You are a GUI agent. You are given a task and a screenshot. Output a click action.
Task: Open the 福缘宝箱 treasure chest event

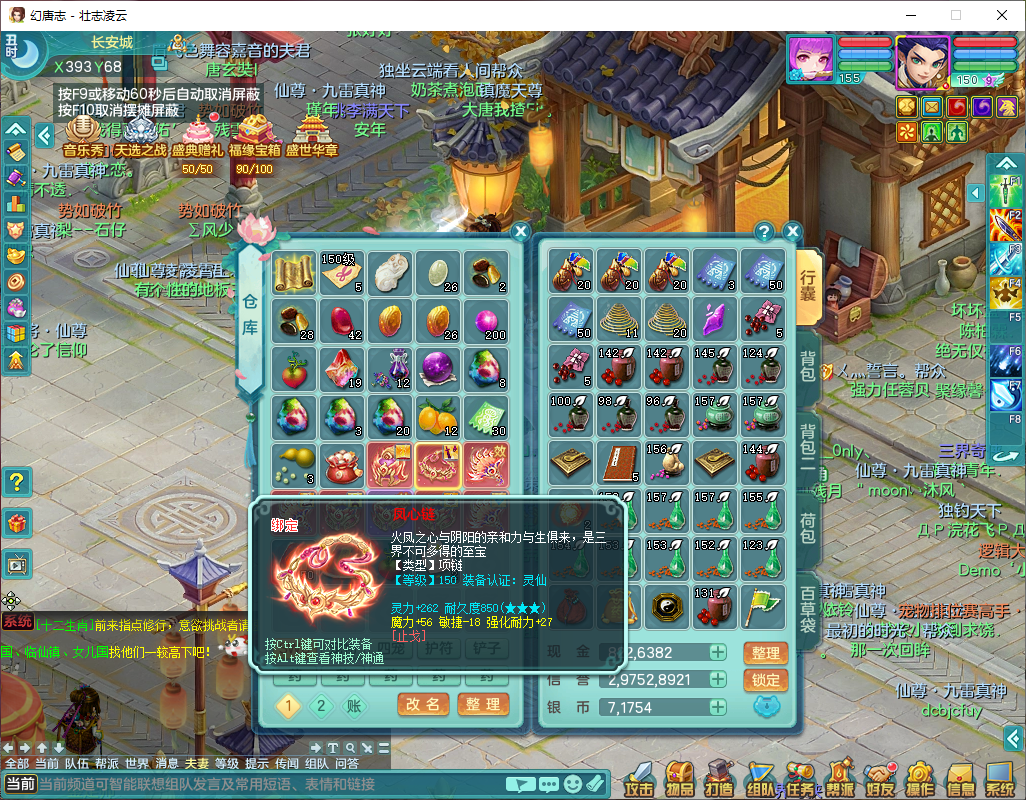pyautogui.click(x=251, y=135)
